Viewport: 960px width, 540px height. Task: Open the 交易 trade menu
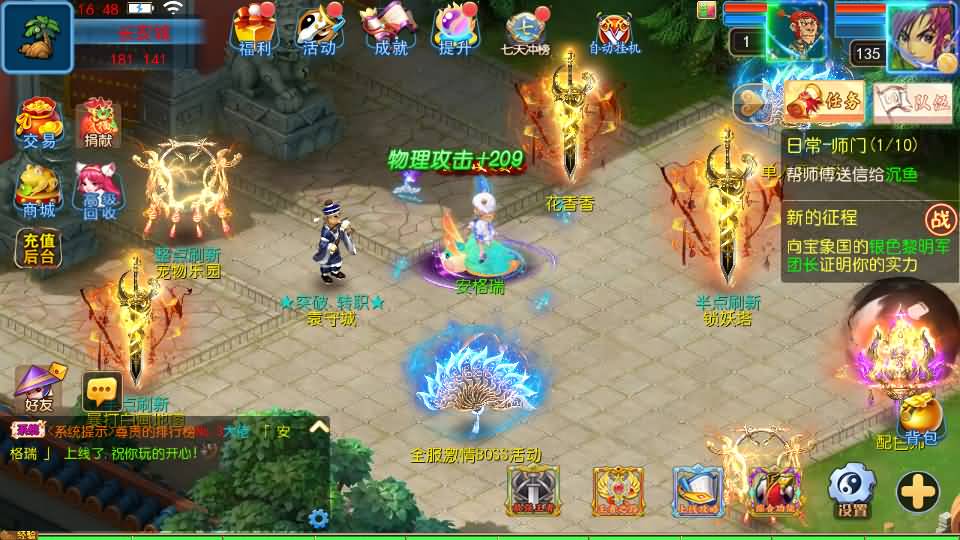(41, 123)
